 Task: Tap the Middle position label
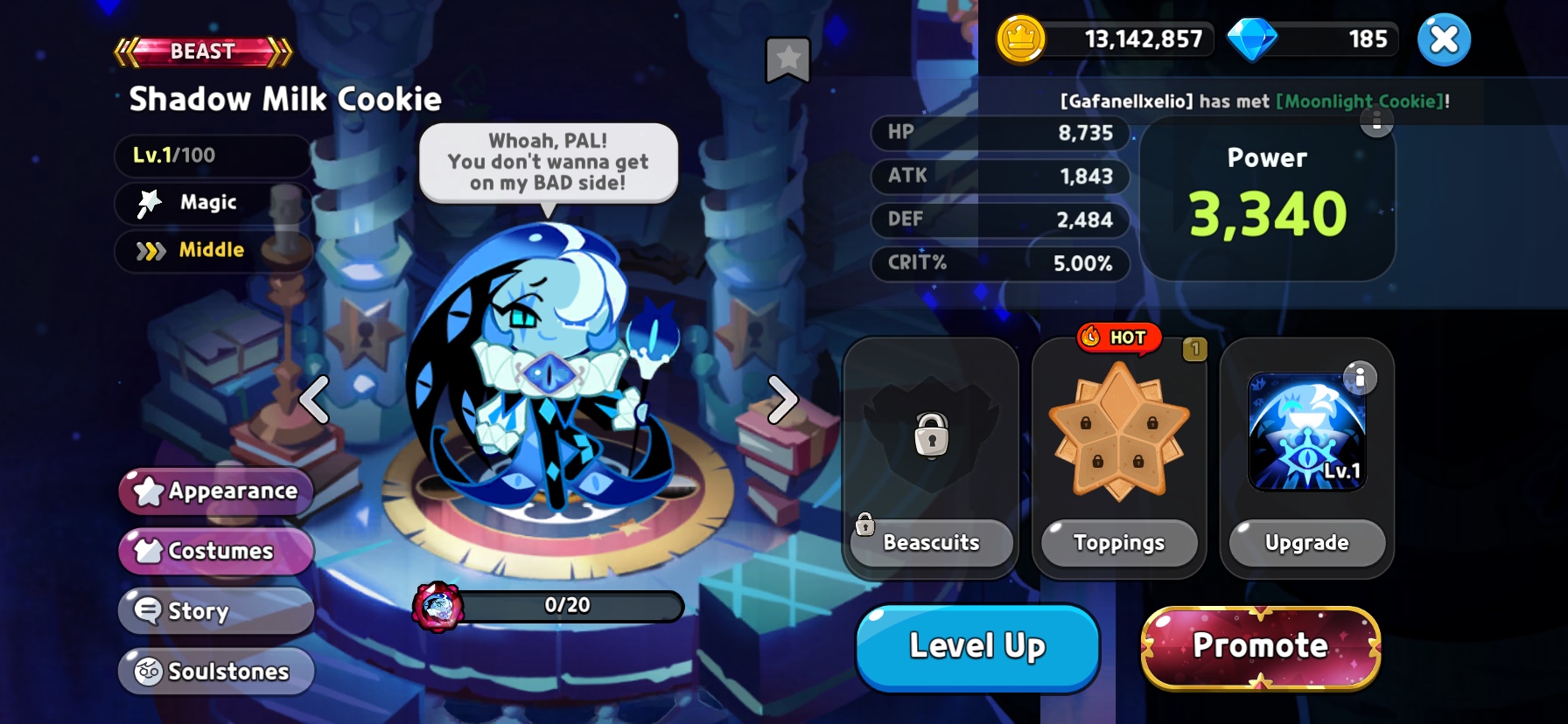tap(211, 250)
